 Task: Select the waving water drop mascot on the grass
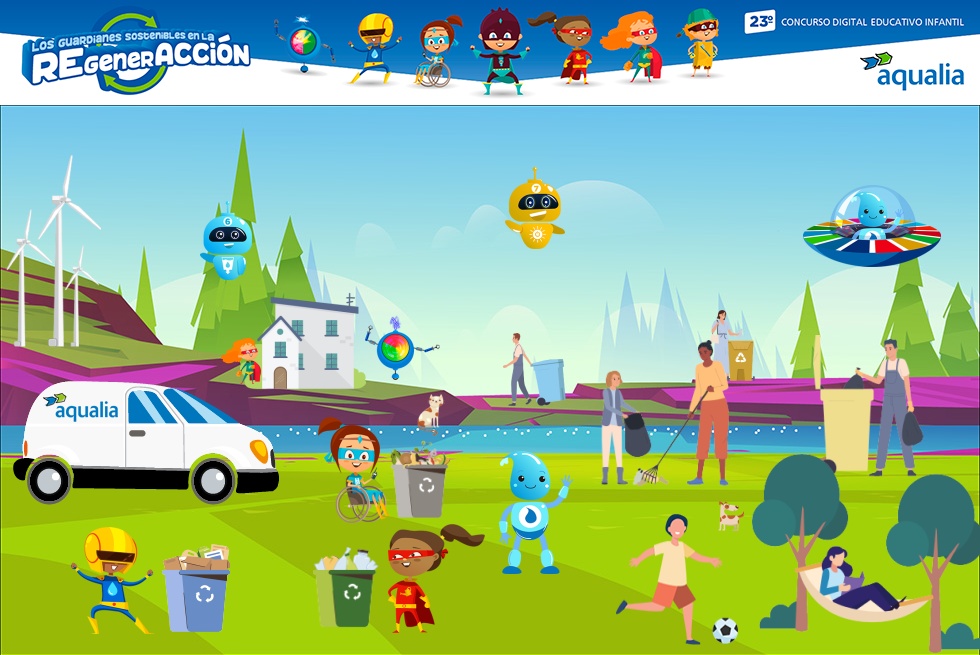530,512
